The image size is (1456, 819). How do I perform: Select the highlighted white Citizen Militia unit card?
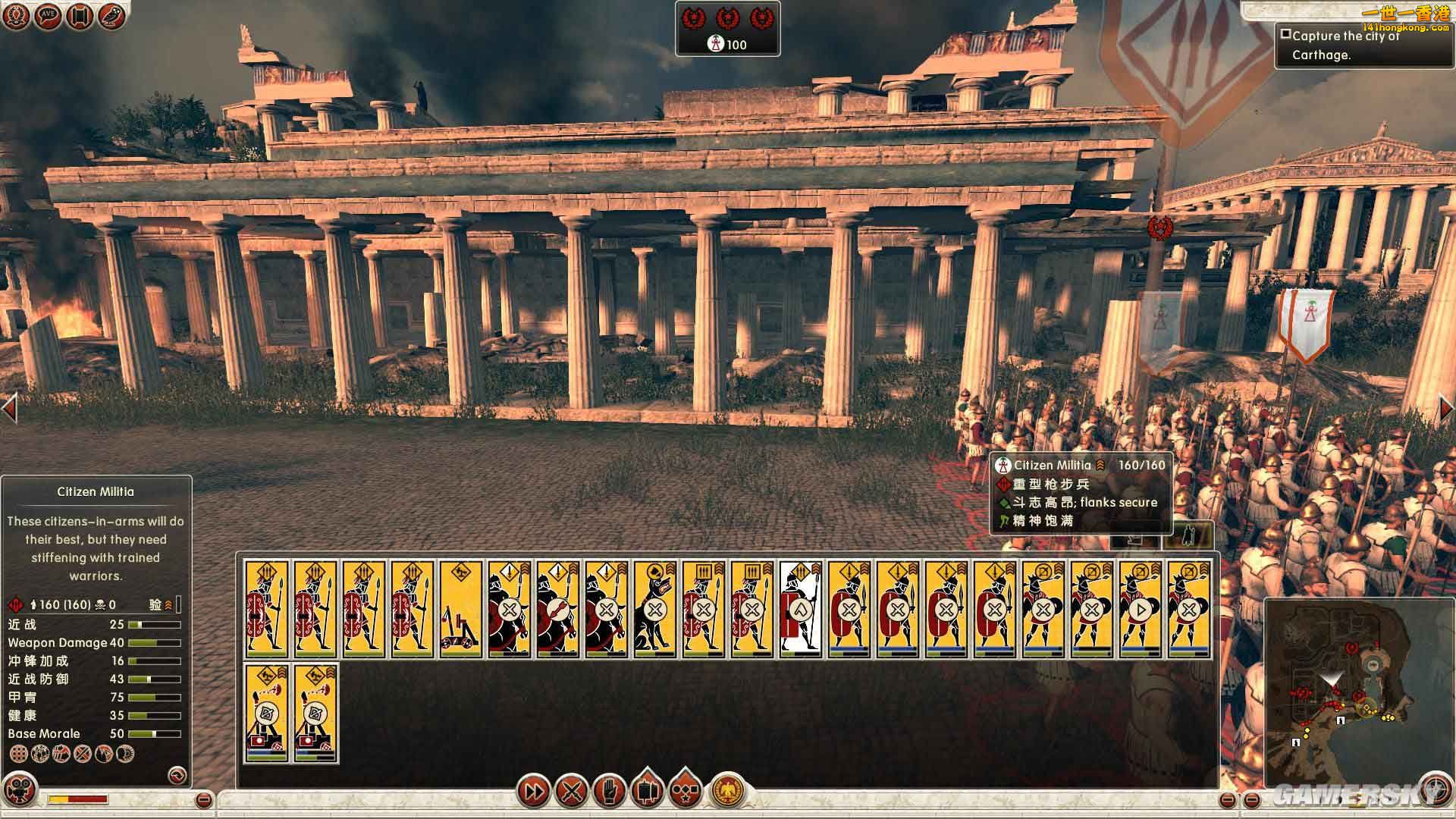pyautogui.click(x=801, y=608)
